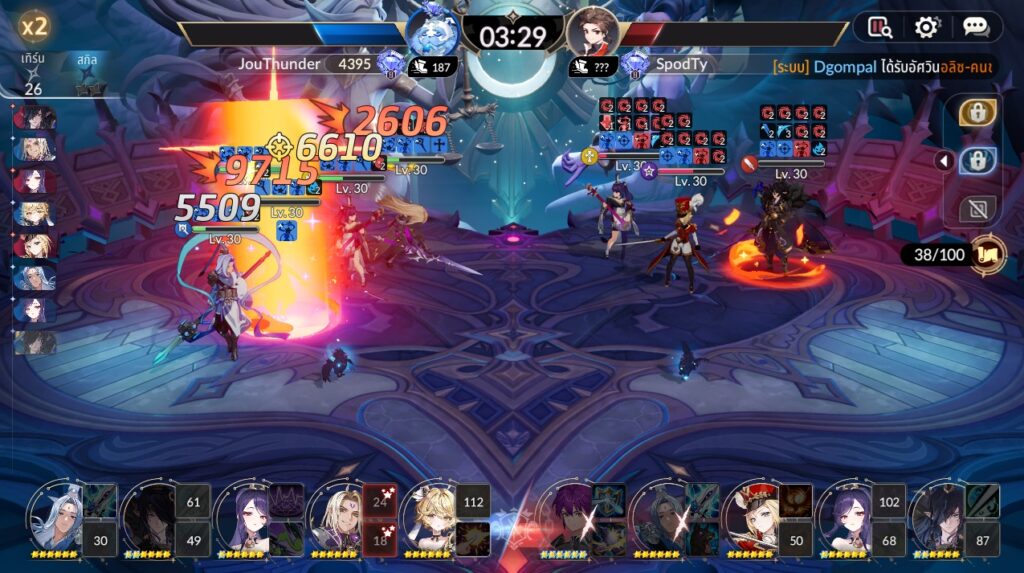The image size is (1024, 573).
Task: Toggle the crossed-out grey effects button
Action: [x=976, y=208]
